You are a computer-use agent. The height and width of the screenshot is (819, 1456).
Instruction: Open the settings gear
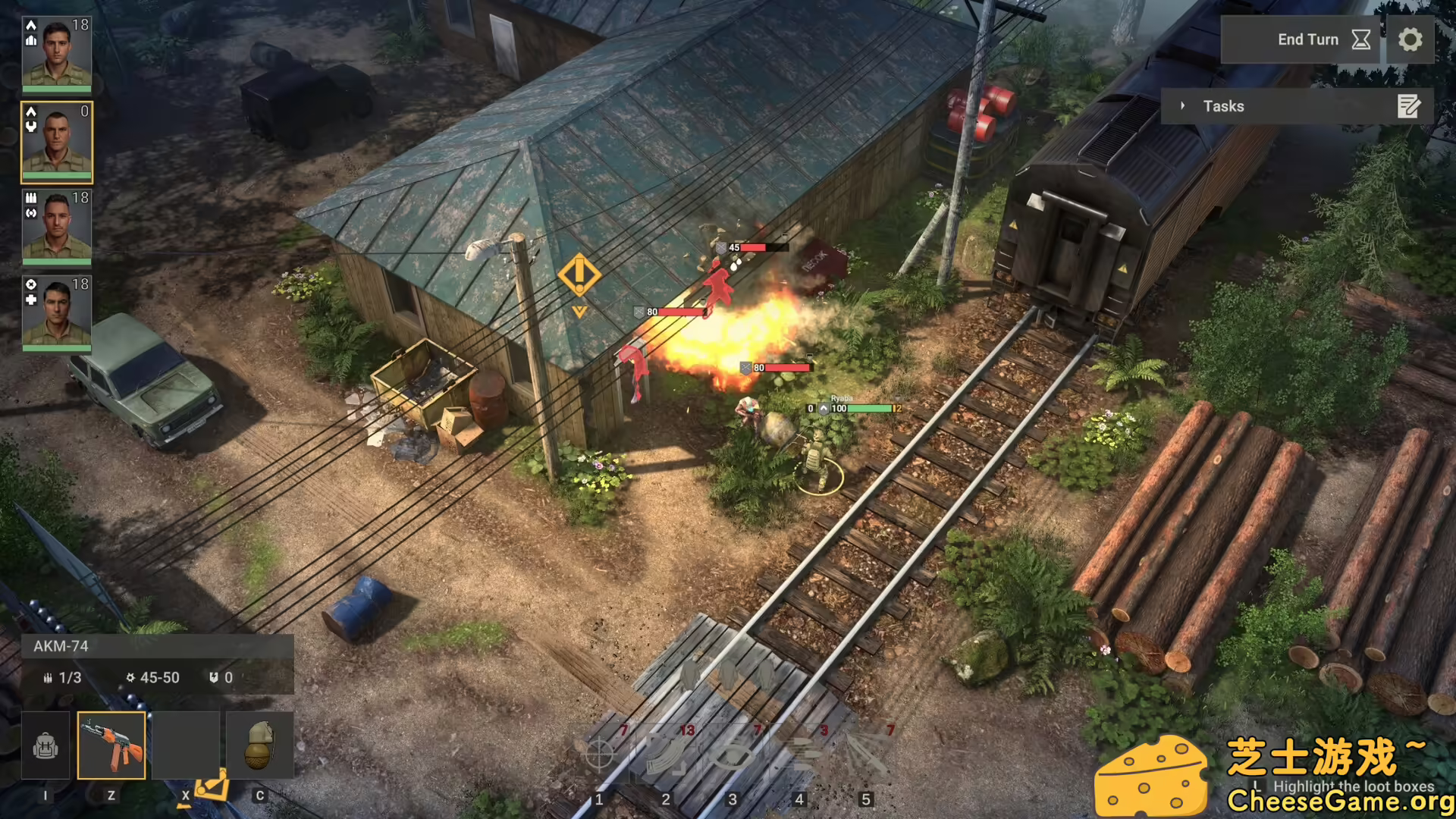pos(1410,39)
